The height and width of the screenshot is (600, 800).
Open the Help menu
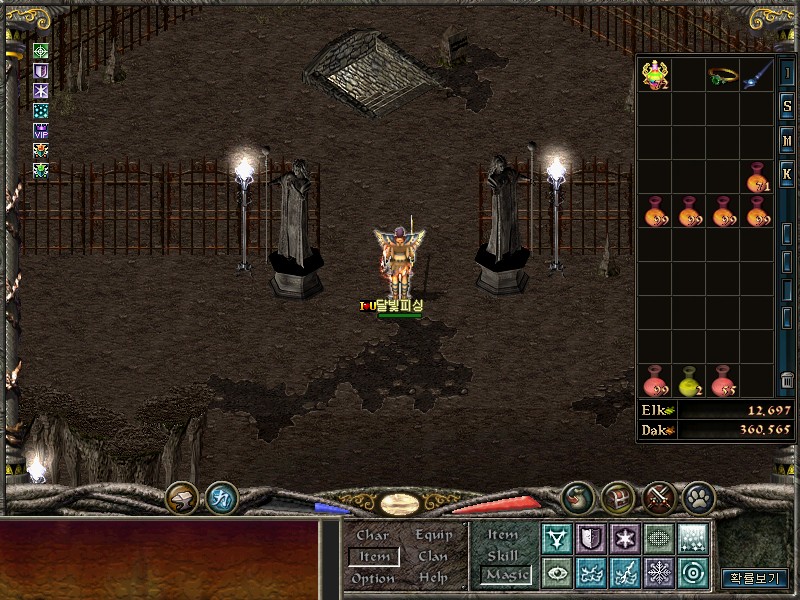point(433,578)
